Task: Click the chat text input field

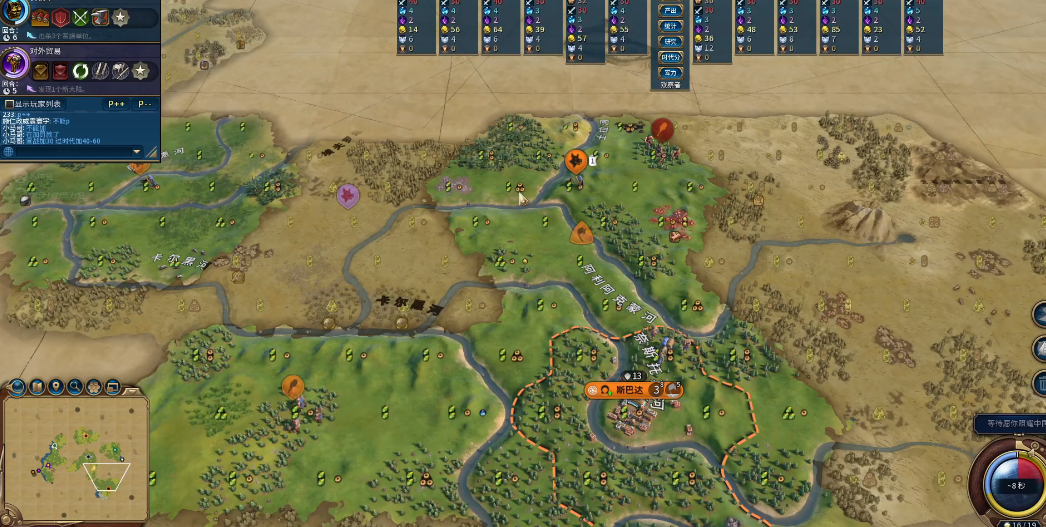Action: tap(70, 151)
